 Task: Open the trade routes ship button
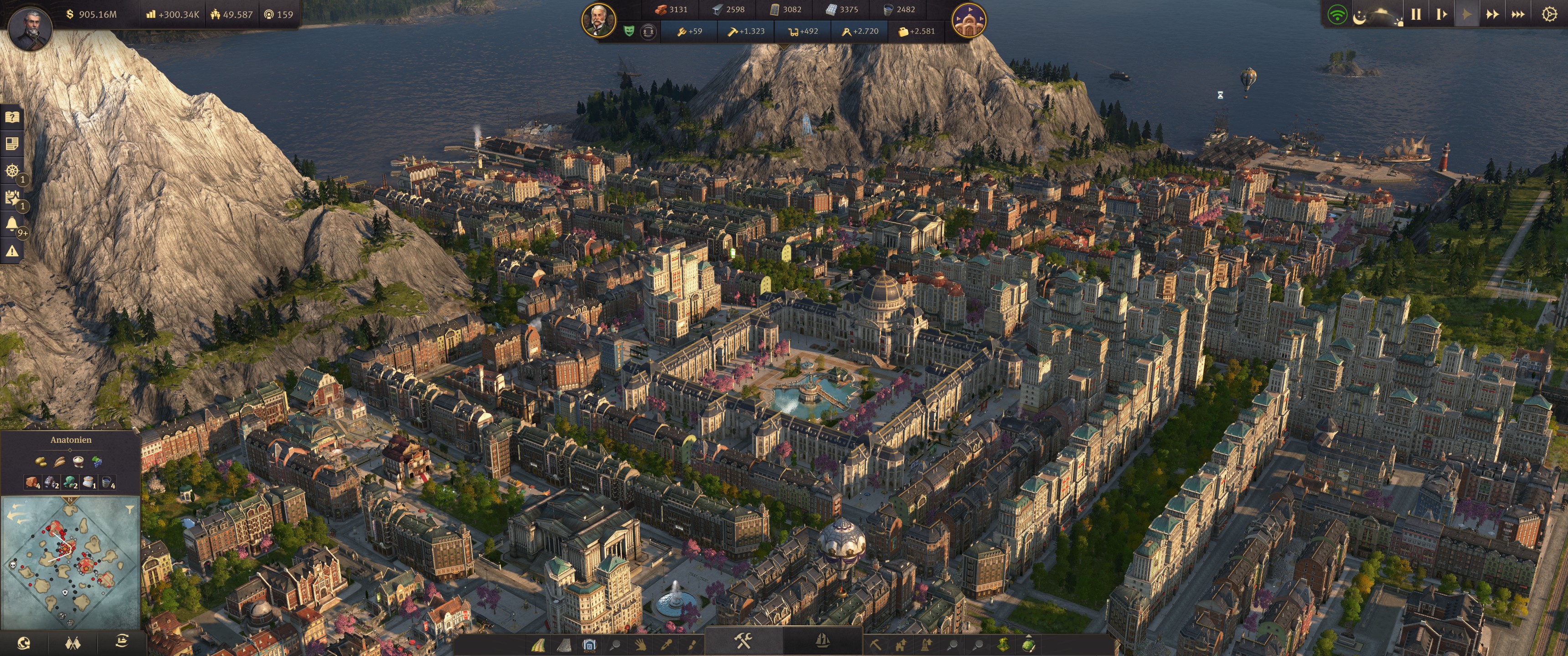[x=122, y=641]
